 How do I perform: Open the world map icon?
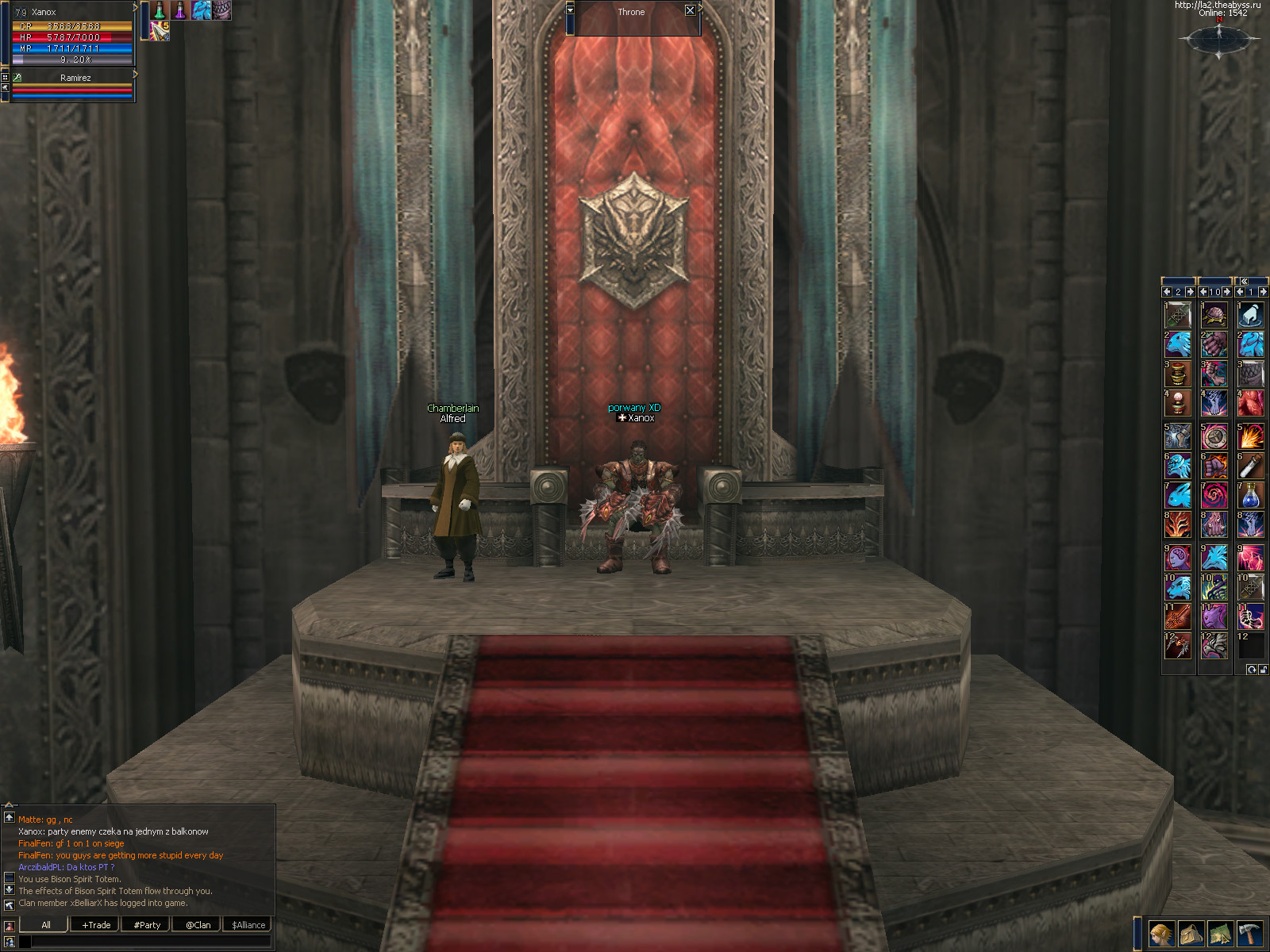coord(1220,934)
